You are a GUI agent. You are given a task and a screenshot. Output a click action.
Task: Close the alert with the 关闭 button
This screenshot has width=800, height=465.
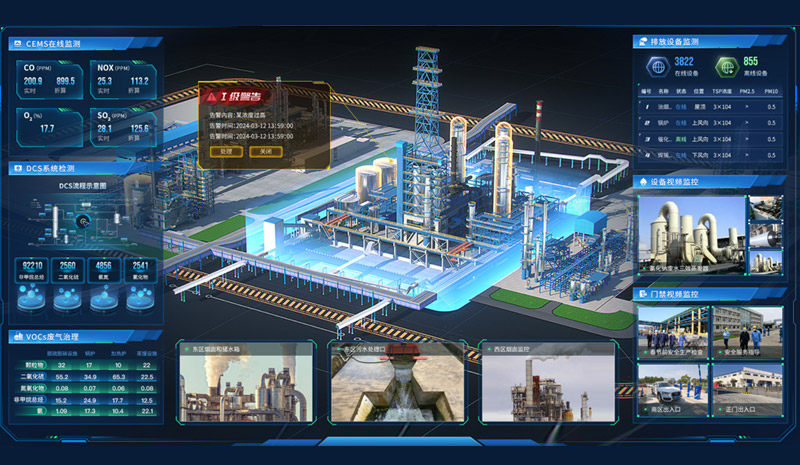point(265,151)
